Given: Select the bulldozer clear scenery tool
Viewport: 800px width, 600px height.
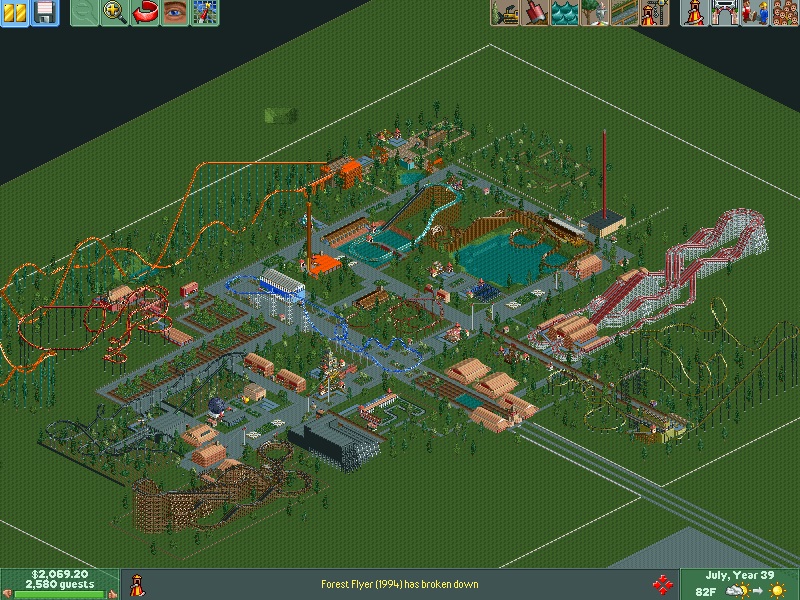Looking at the screenshot, I should (x=505, y=13).
